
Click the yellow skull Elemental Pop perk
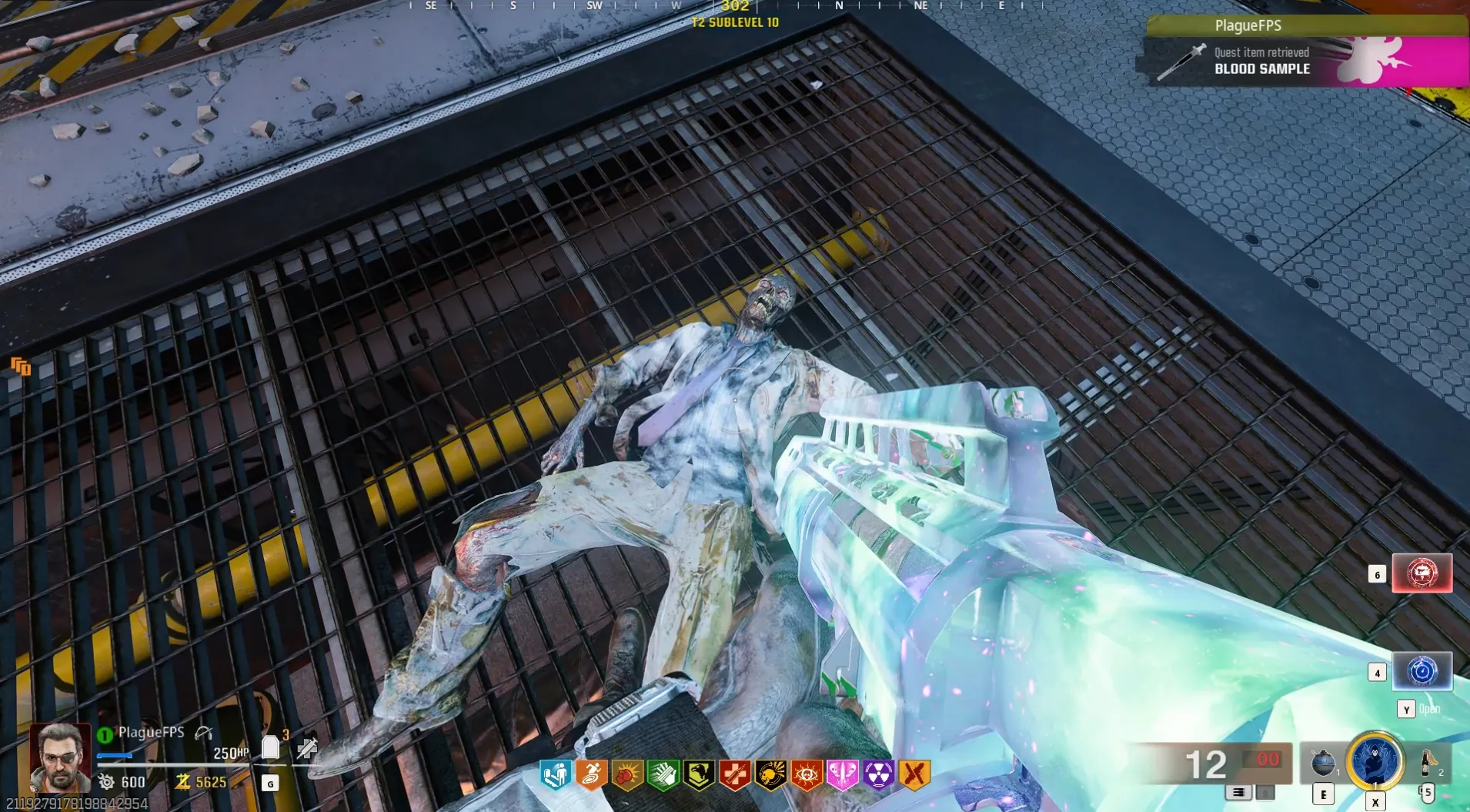coord(770,775)
